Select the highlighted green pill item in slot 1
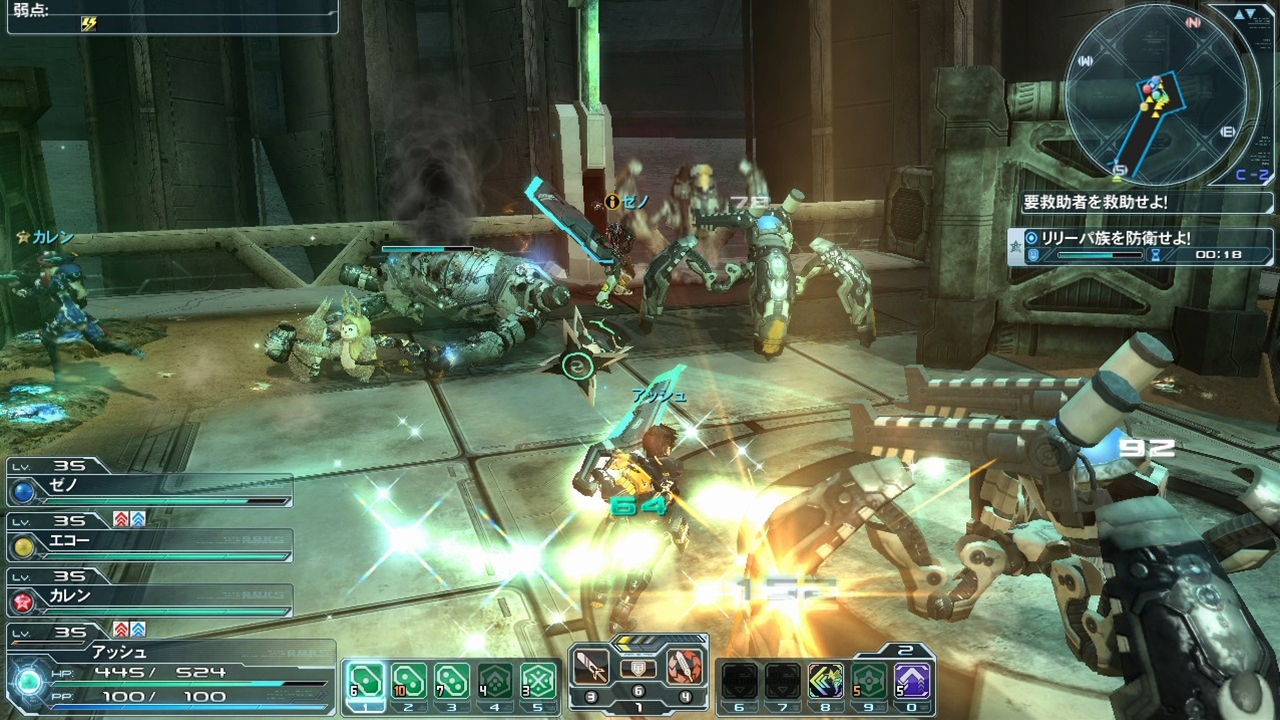Image resolution: width=1280 pixels, height=720 pixels. (364, 681)
